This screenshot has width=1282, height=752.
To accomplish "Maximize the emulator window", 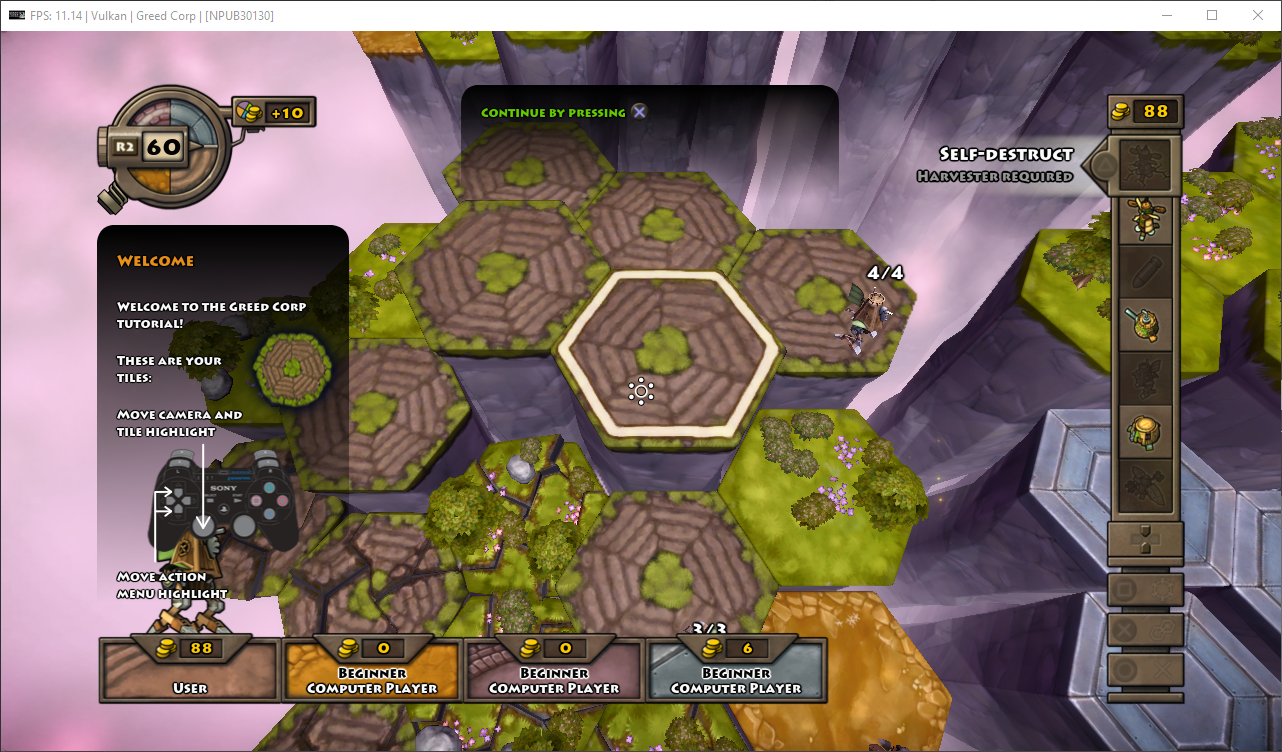I will pyautogui.click(x=1212, y=15).
